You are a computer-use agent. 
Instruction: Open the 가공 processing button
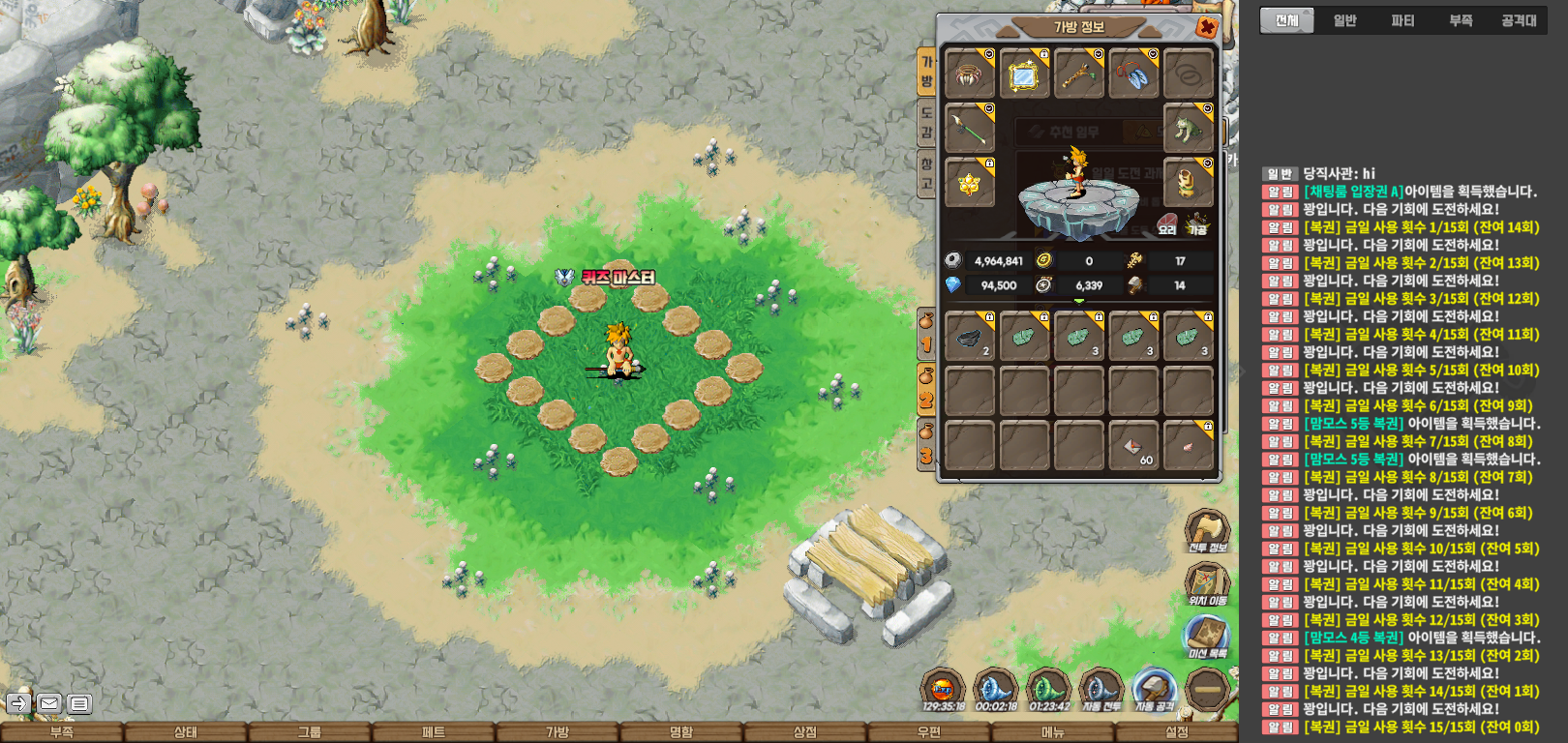[x=1198, y=225]
